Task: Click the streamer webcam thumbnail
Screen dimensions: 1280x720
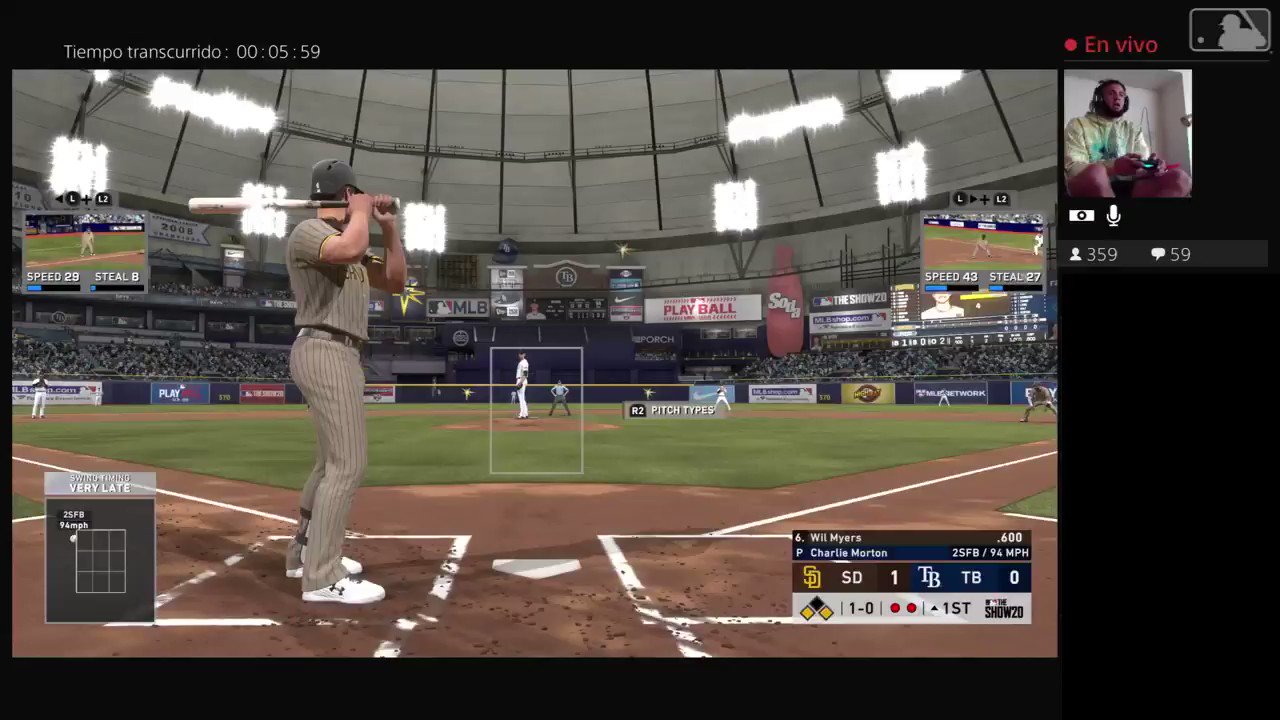Action: pyautogui.click(x=1127, y=133)
